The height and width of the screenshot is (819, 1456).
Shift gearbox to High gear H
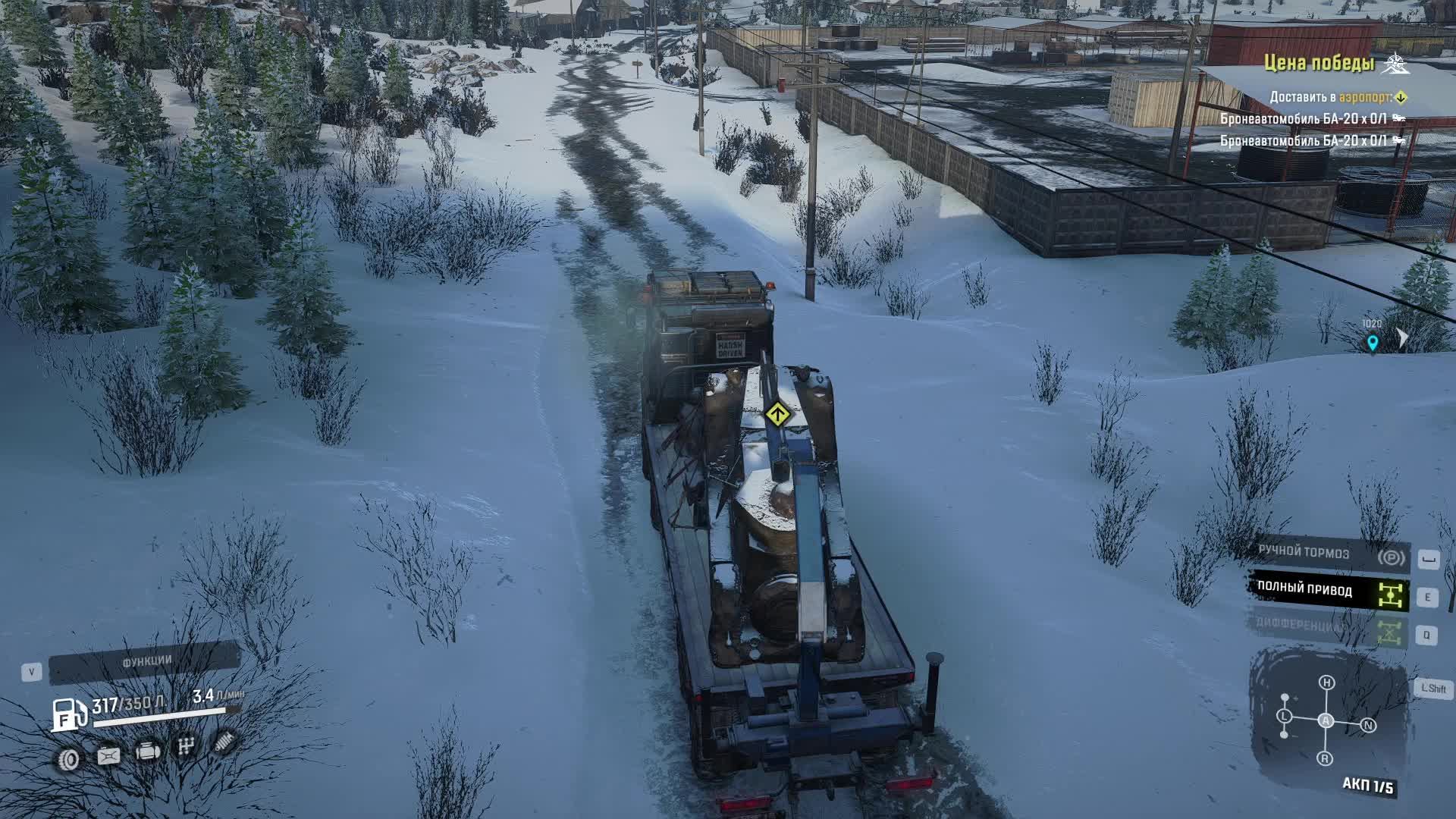1326,682
